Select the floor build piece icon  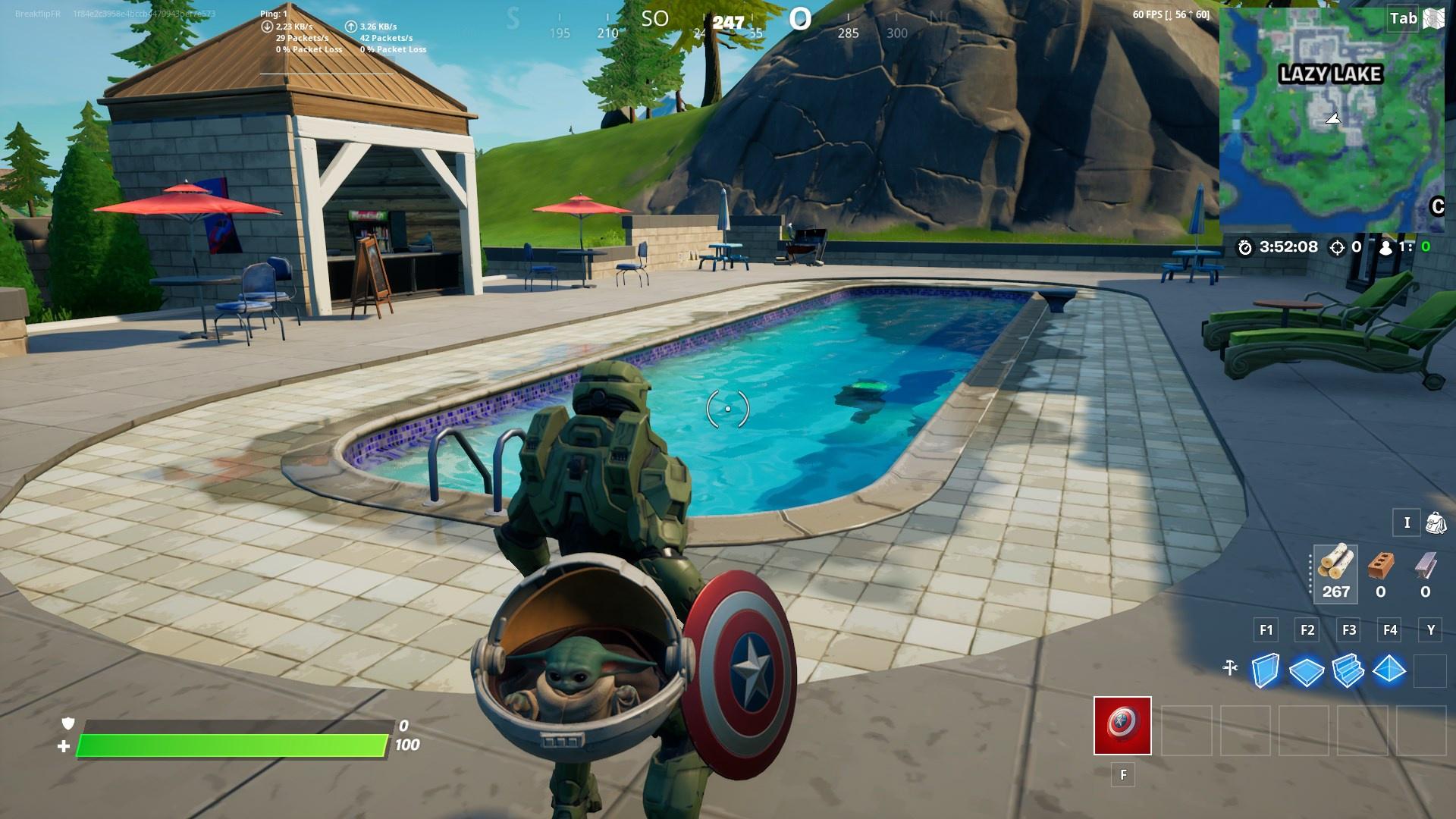[x=1306, y=670]
